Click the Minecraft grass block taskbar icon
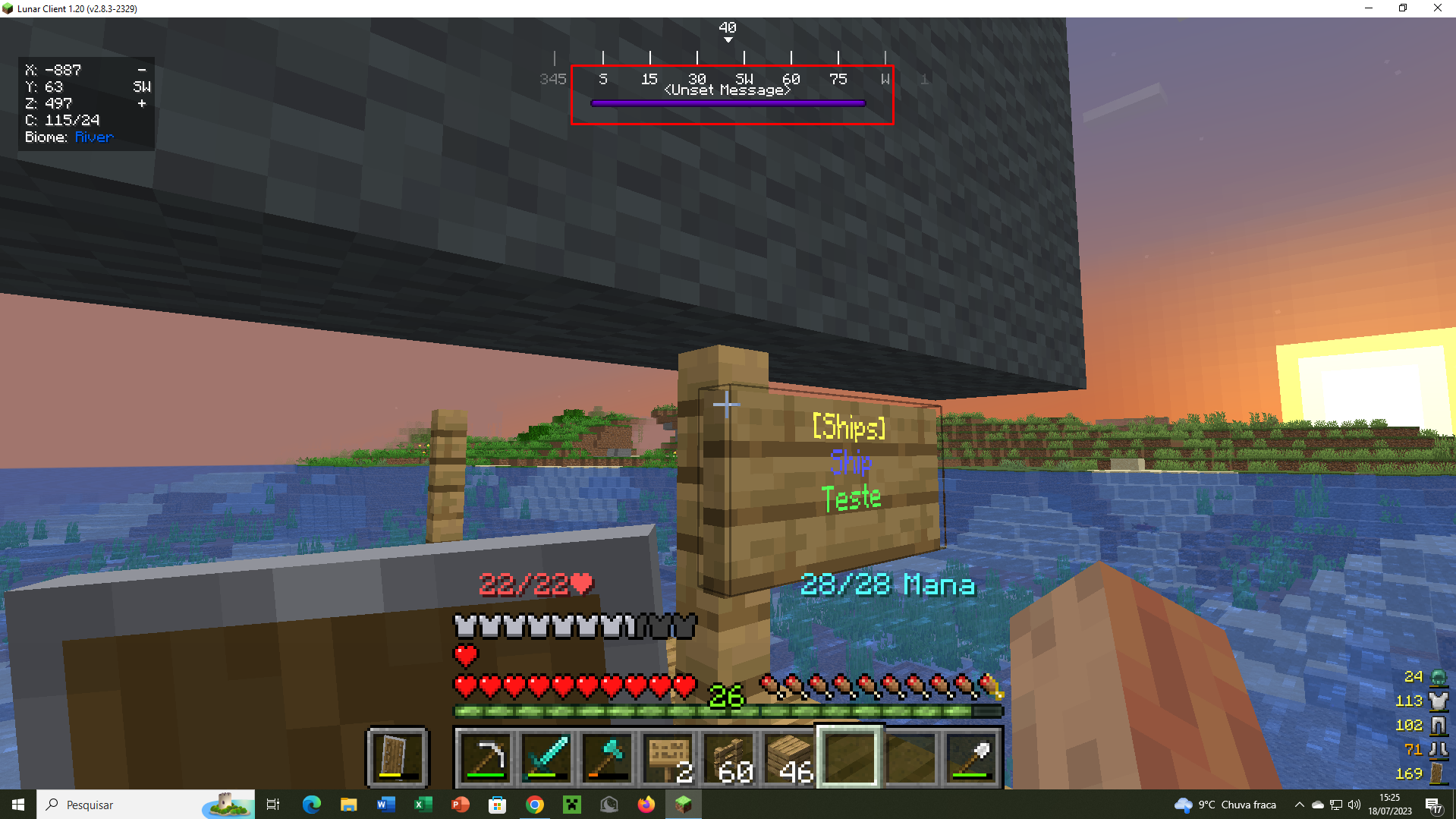The image size is (1456, 819). click(x=683, y=804)
